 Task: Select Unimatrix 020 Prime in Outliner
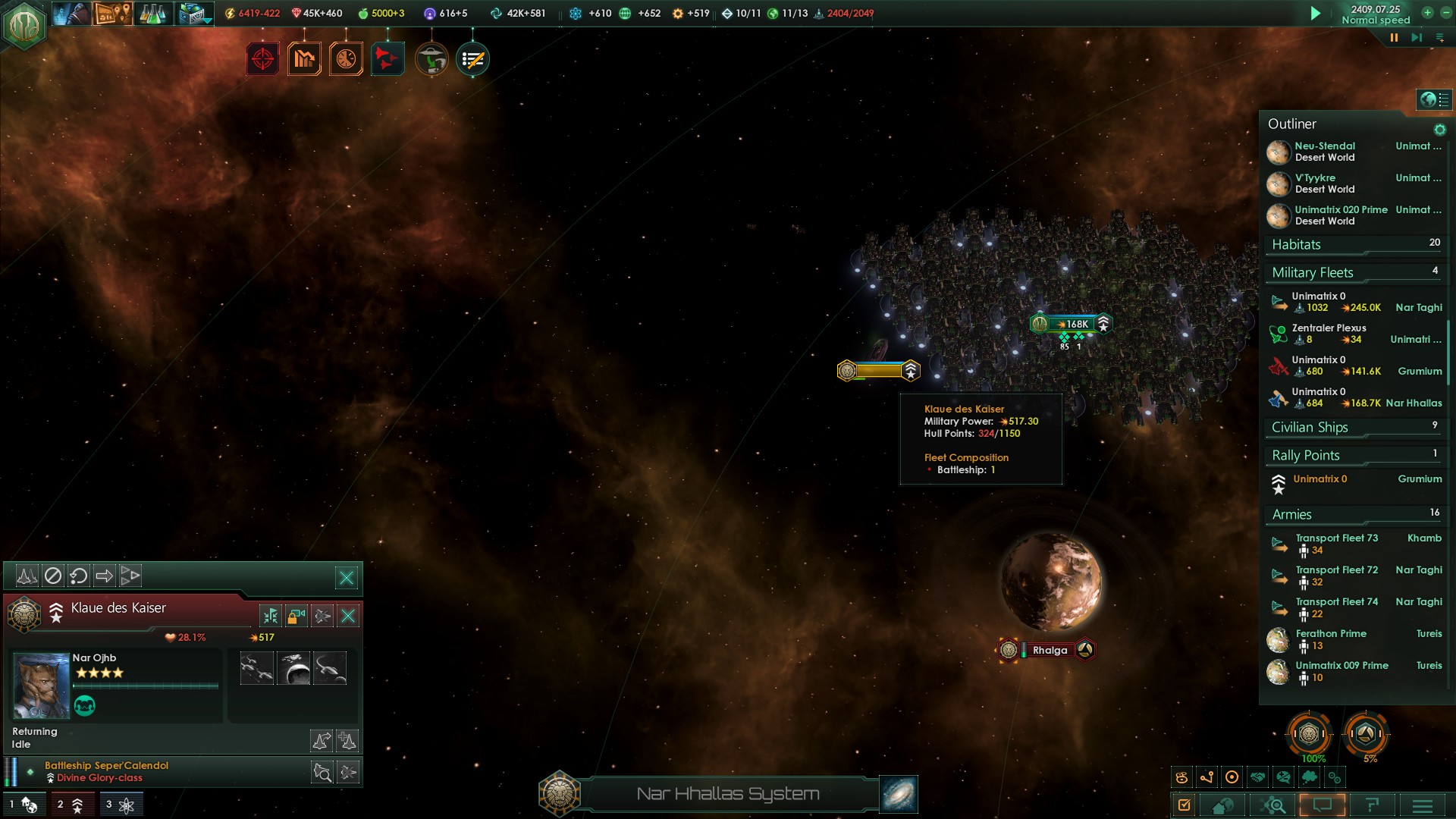click(x=1340, y=215)
